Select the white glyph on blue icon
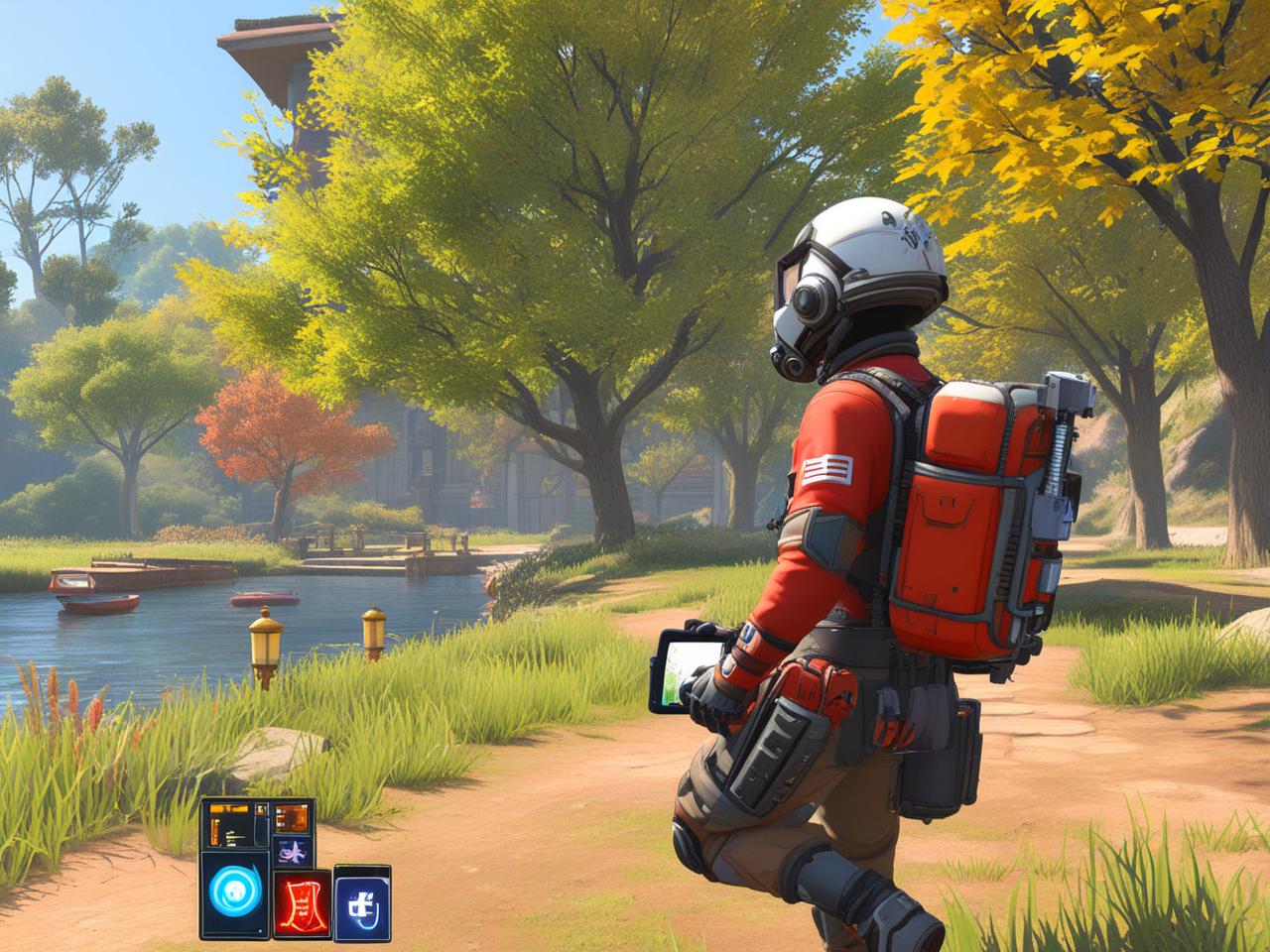The image size is (1270, 952). click(x=361, y=901)
